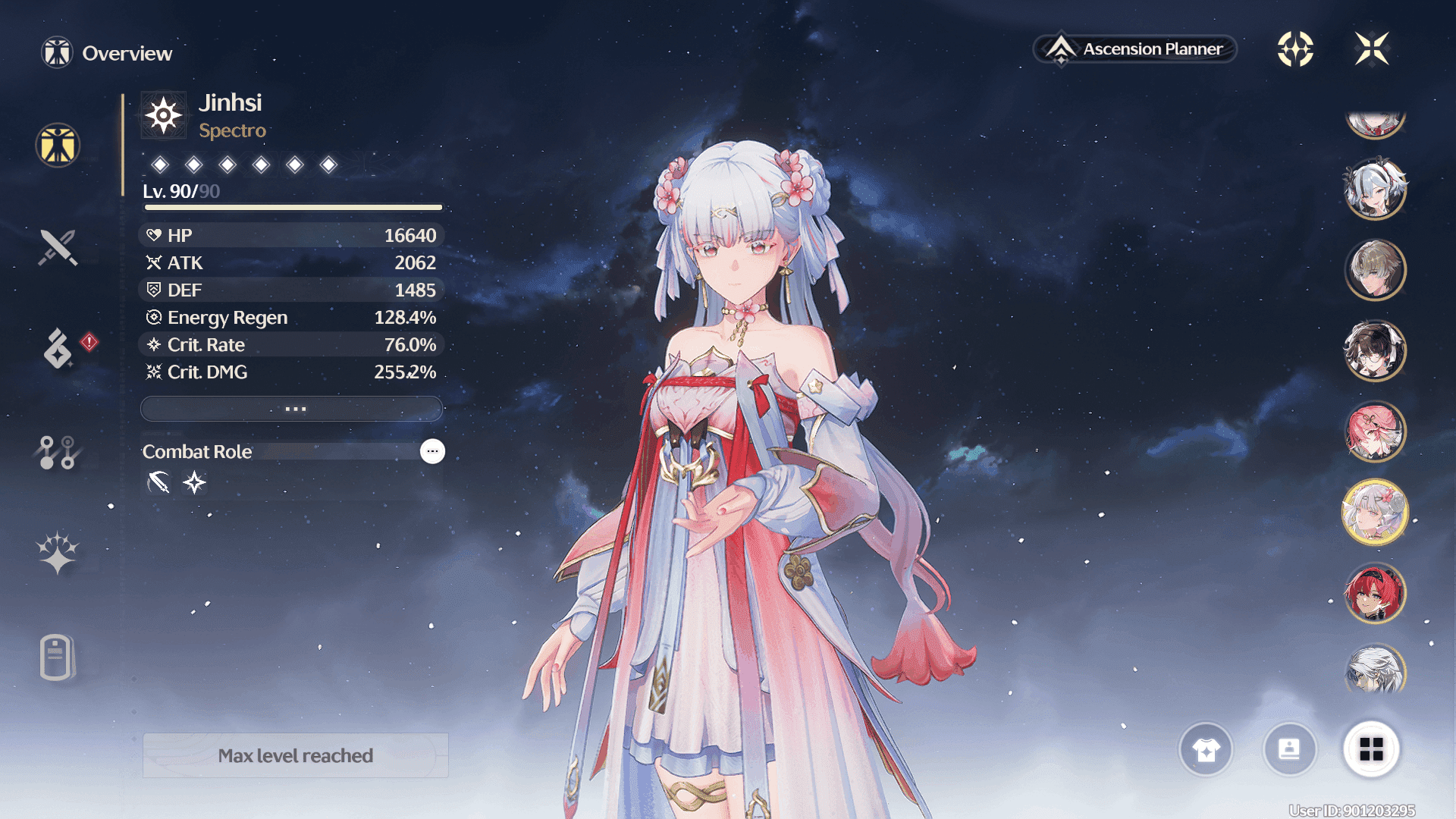Show Combat Role details

pyautogui.click(x=432, y=451)
